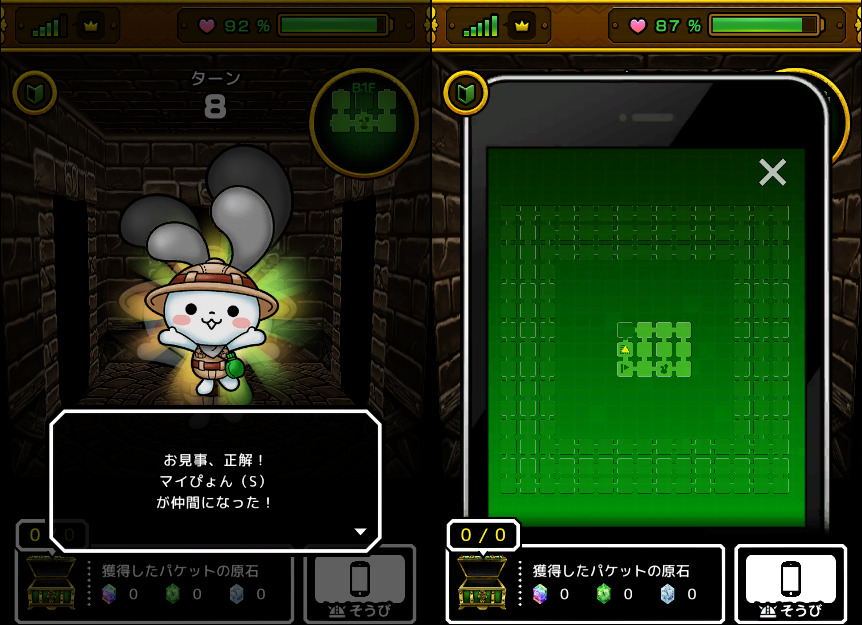Select the book icon overlapping the phone corner

(x=466, y=93)
